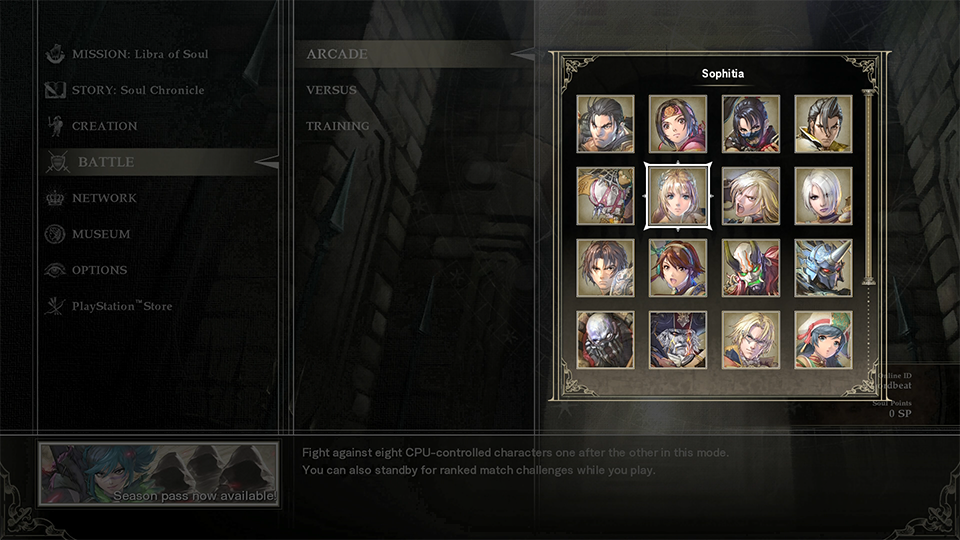Start ARCADE mode

pos(337,54)
